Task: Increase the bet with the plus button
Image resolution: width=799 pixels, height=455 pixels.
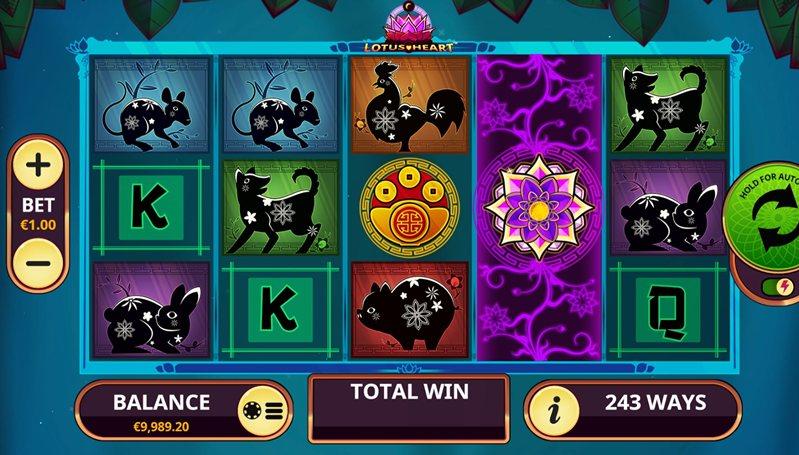Action: click(37, 163)
